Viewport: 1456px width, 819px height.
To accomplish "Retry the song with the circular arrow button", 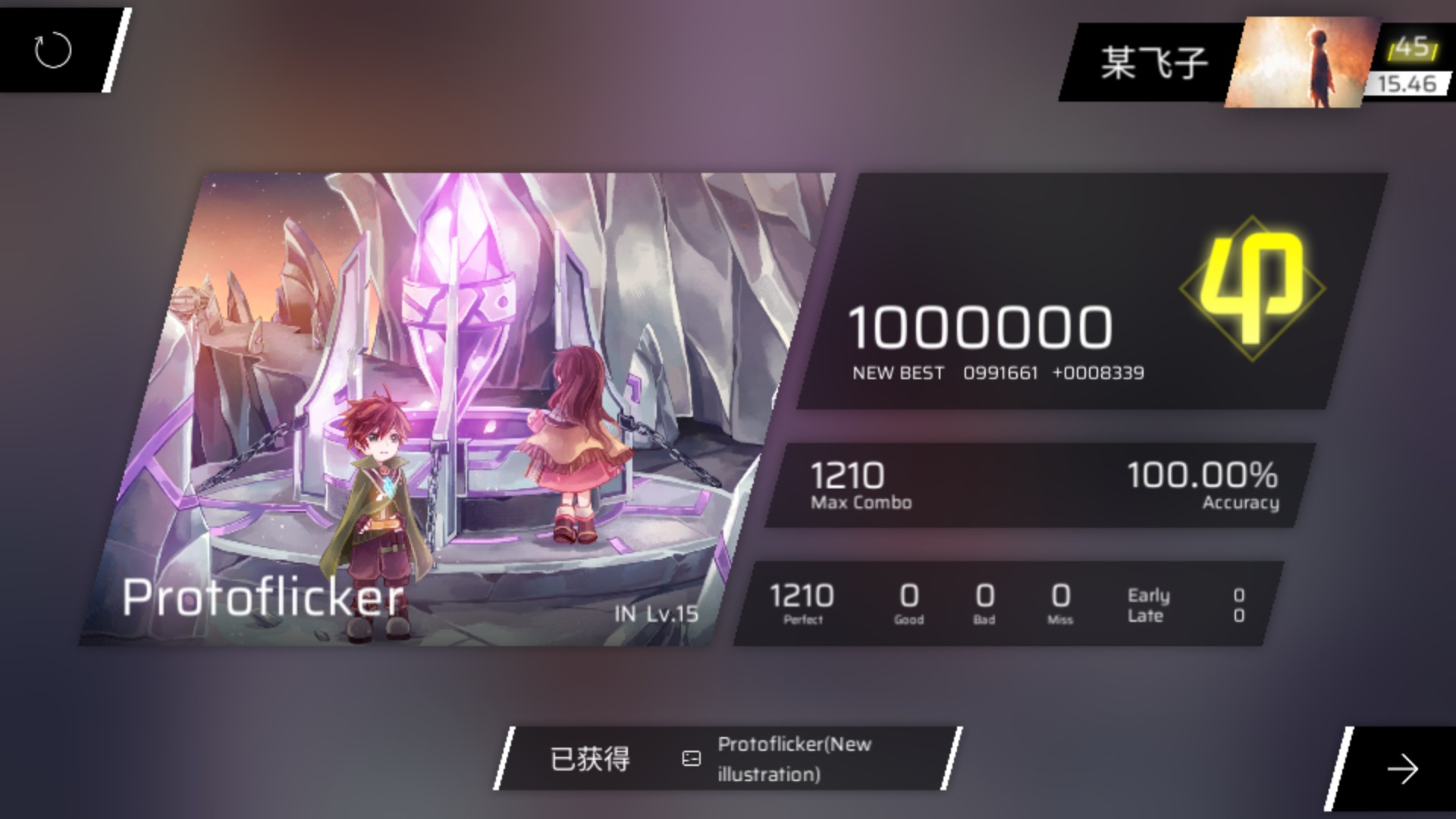I will (x=53, y=51).
